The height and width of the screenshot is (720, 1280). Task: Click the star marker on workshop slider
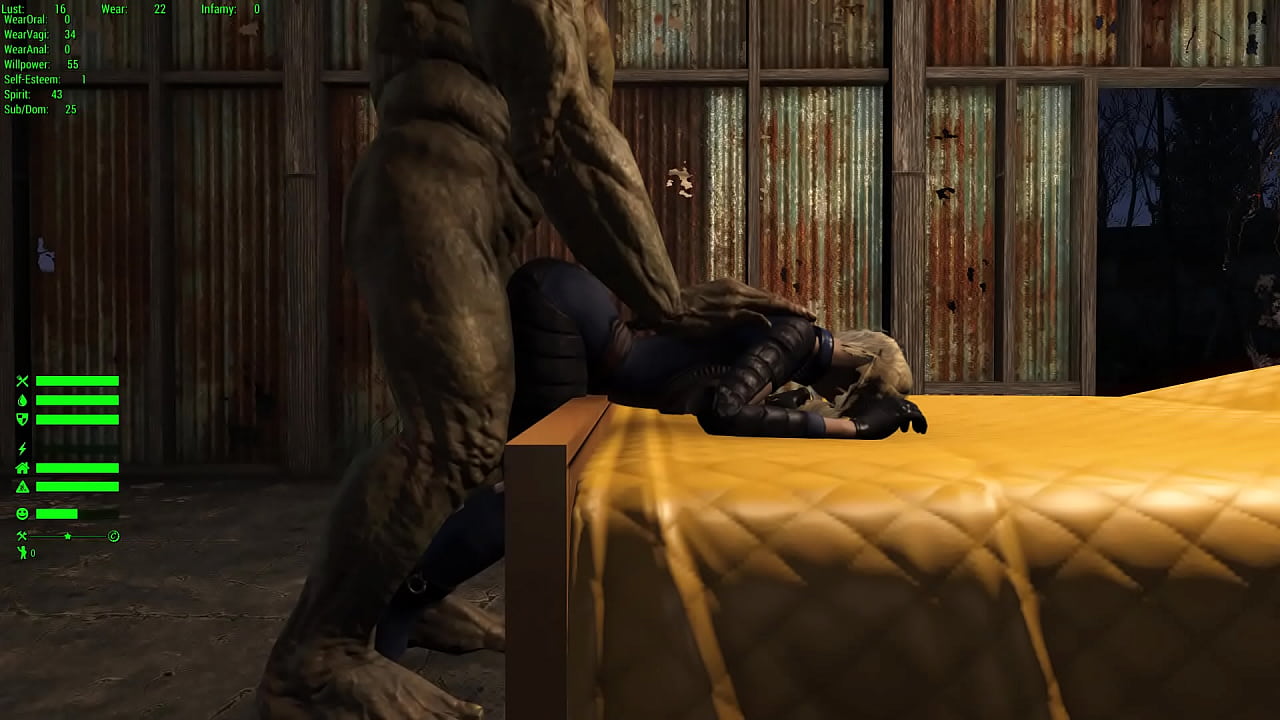point(68,536)
